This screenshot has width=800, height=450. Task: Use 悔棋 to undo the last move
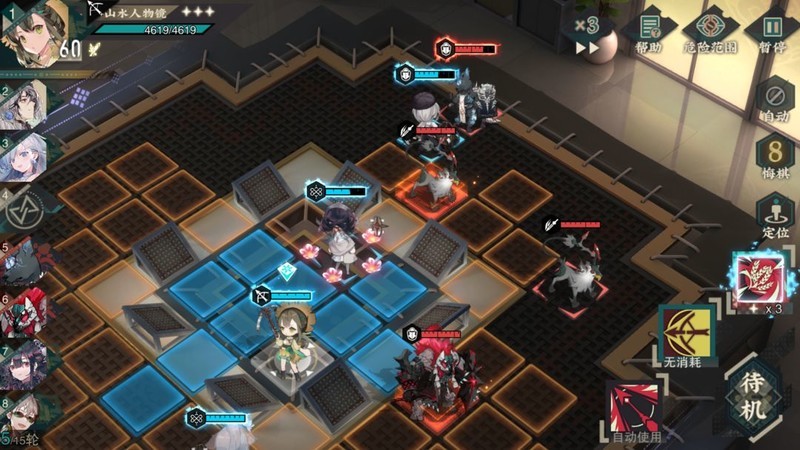tap(775, 156)
